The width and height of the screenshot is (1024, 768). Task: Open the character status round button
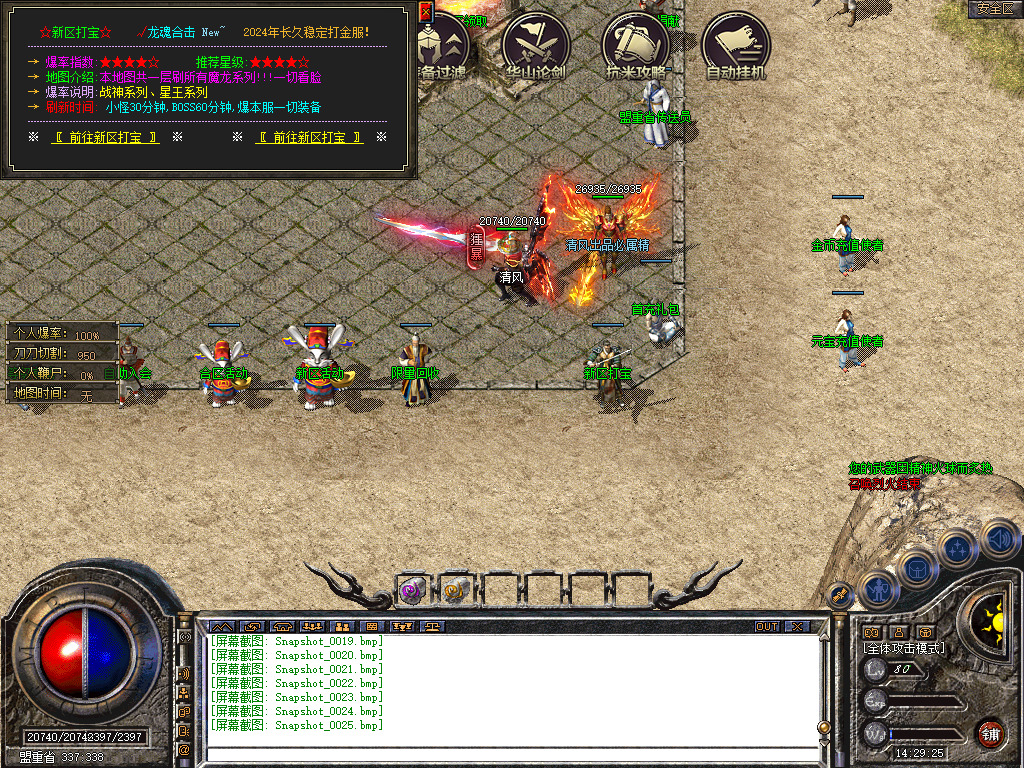coord(878,589)
